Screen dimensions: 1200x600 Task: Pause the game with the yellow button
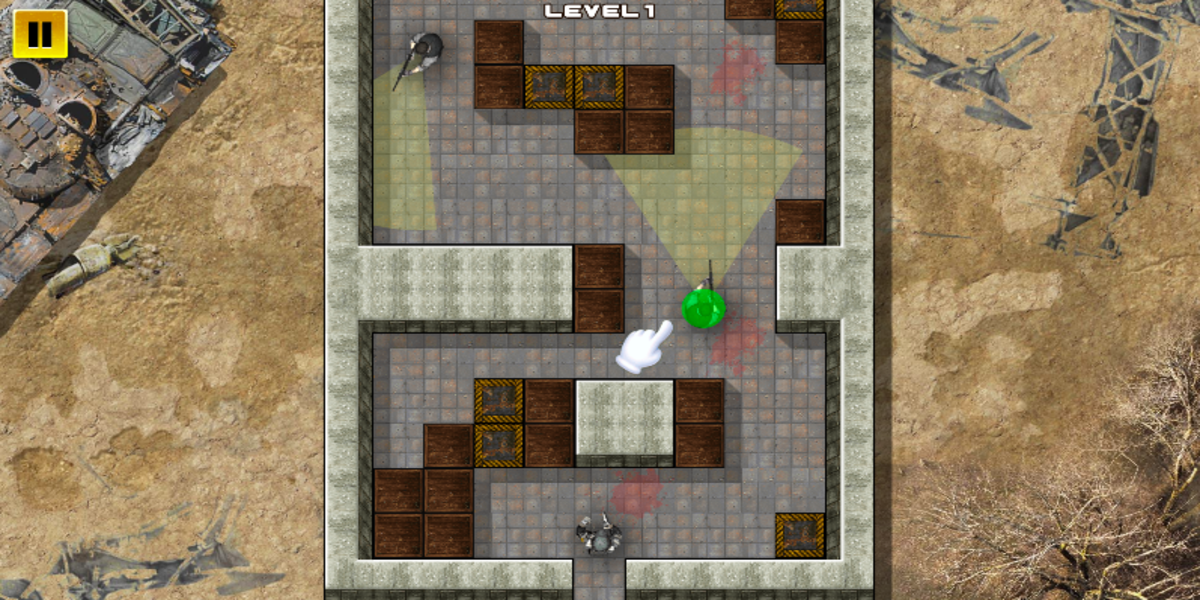coord(40,34)
